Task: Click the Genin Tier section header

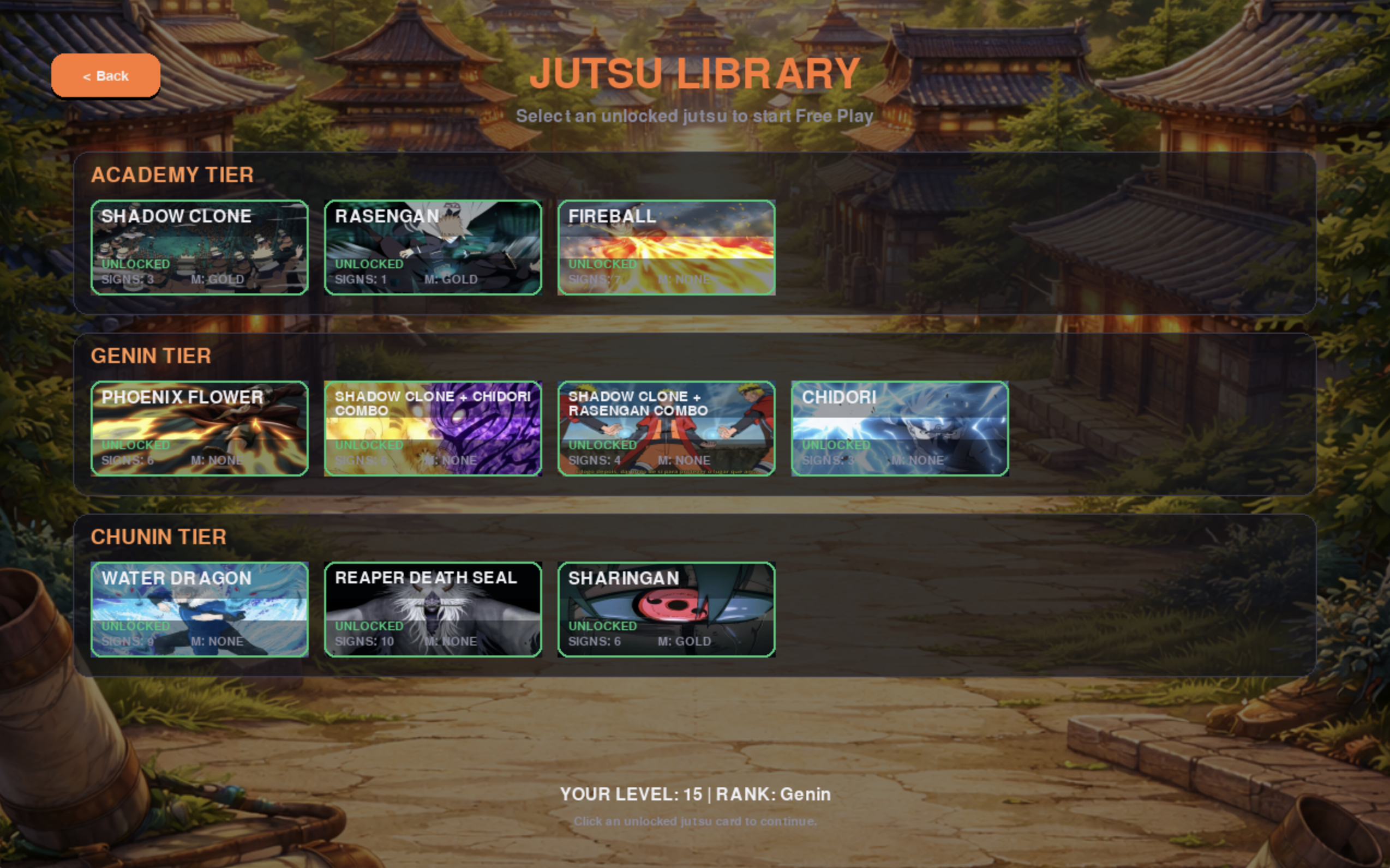Action: 152,356
